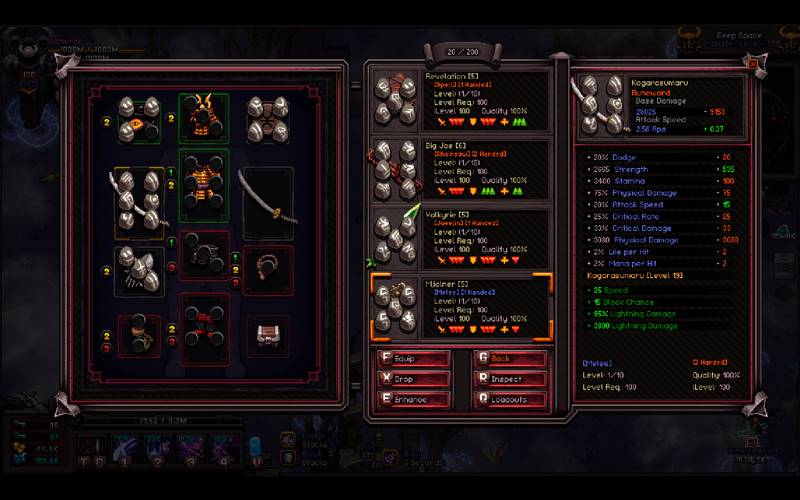Select the glowing eye amulet slot

click(140, 119)
